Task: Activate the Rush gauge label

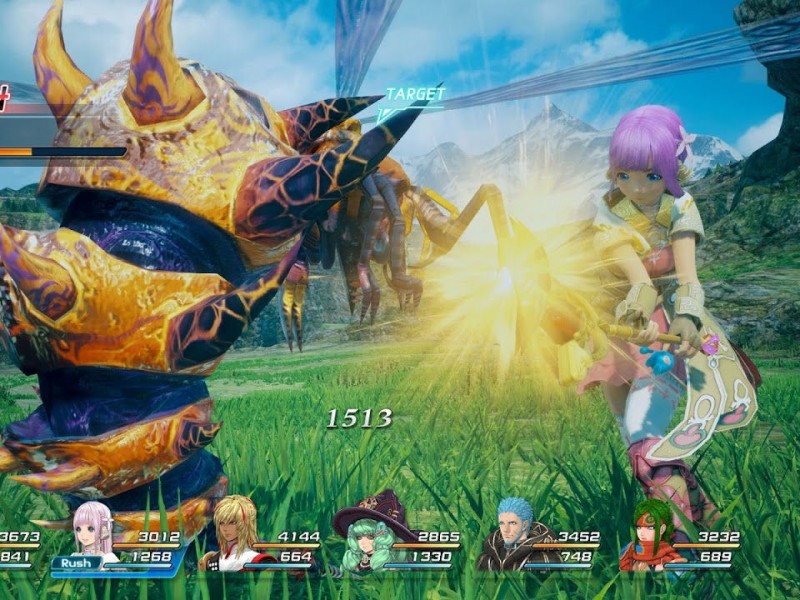Action: (76, 563)
